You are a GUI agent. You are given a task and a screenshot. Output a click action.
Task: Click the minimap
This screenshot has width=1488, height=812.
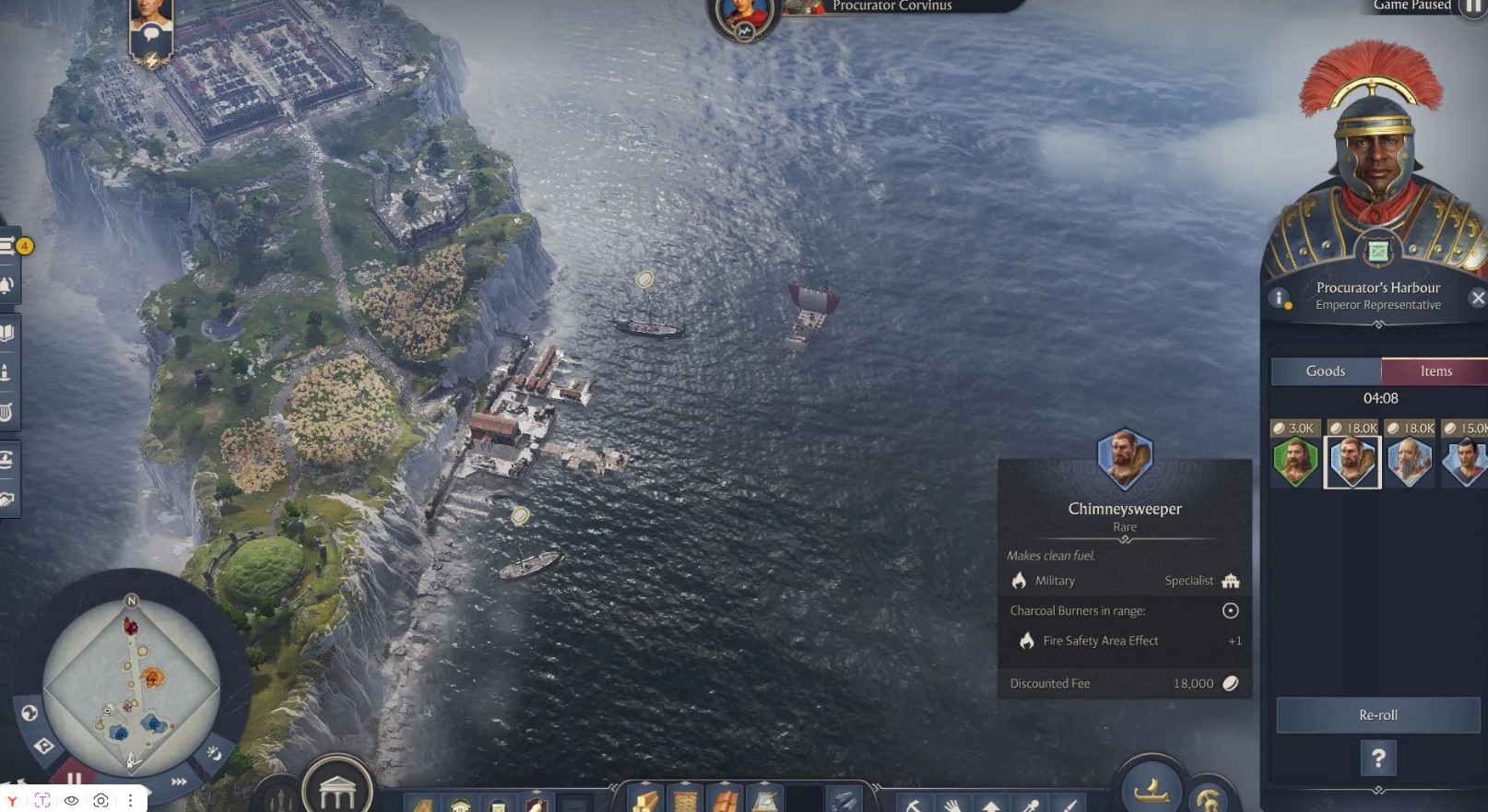[x=131, y=684]
